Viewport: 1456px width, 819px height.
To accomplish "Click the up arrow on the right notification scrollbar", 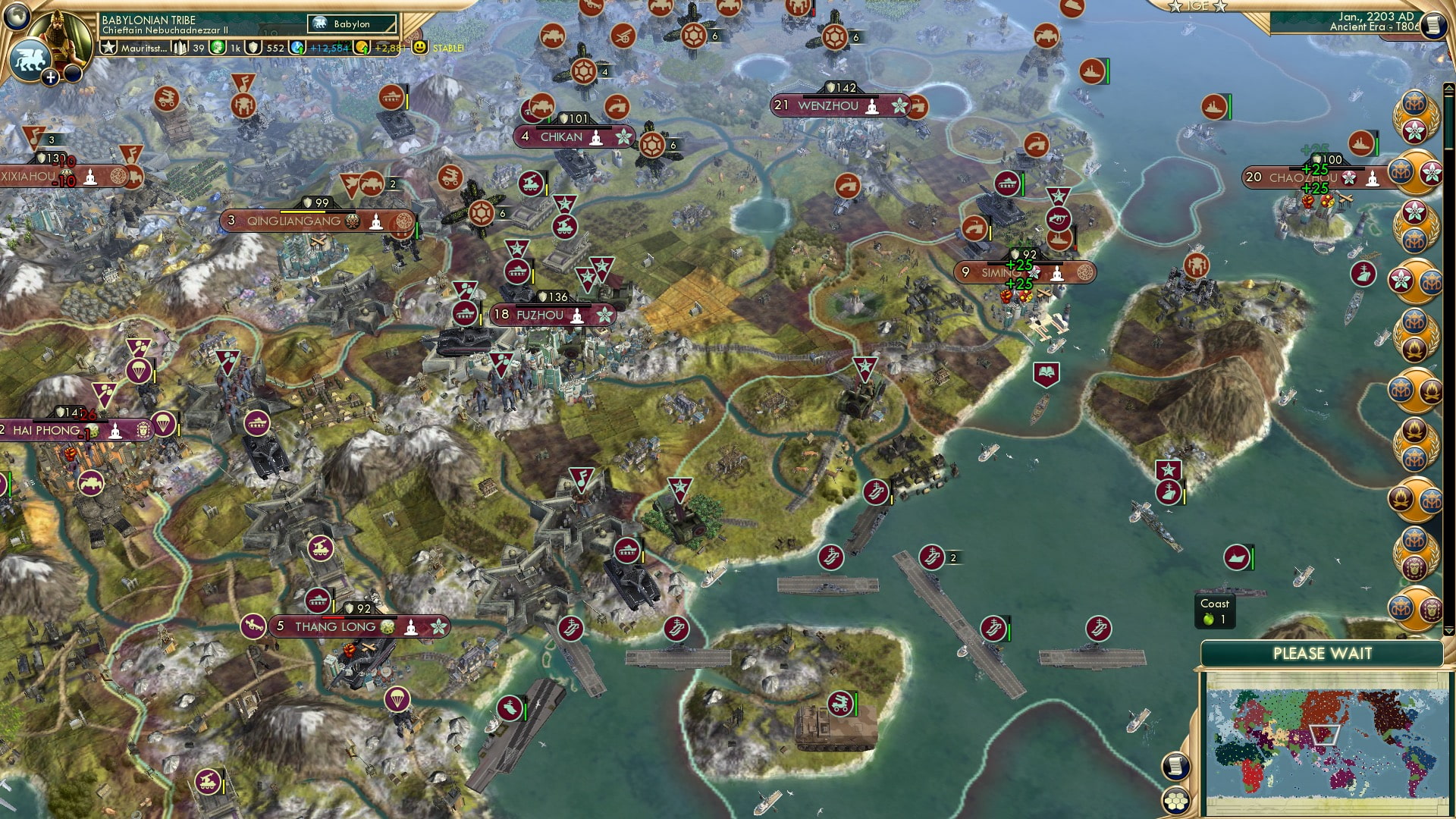I will coord(1448,86).
